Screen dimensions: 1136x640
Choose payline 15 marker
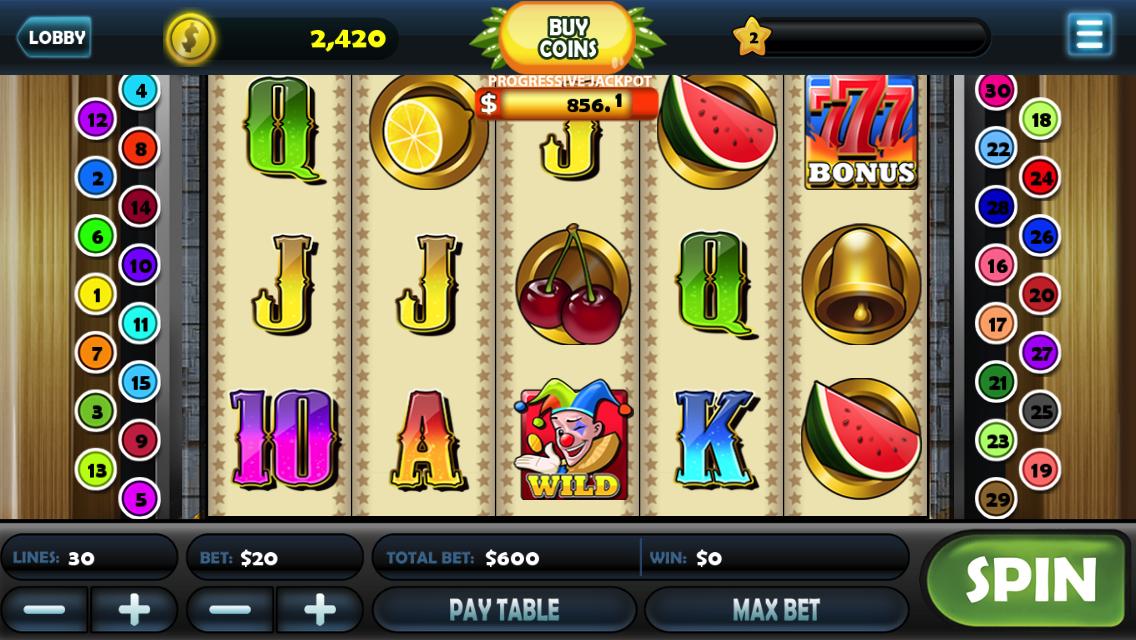(139, 381)
